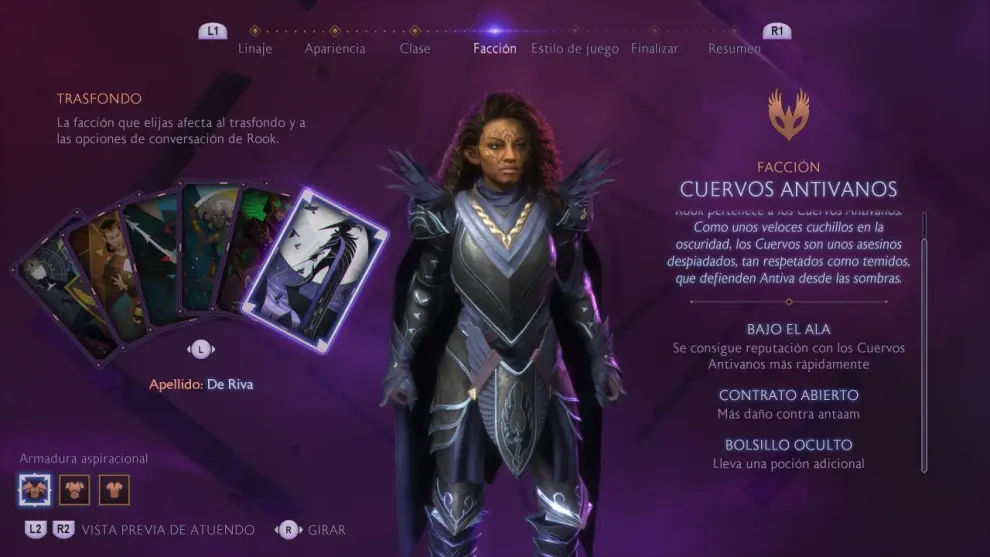Pick the plain light armor icon
The height and width of the screenshot is (557, 990).
tap(114, 490)
